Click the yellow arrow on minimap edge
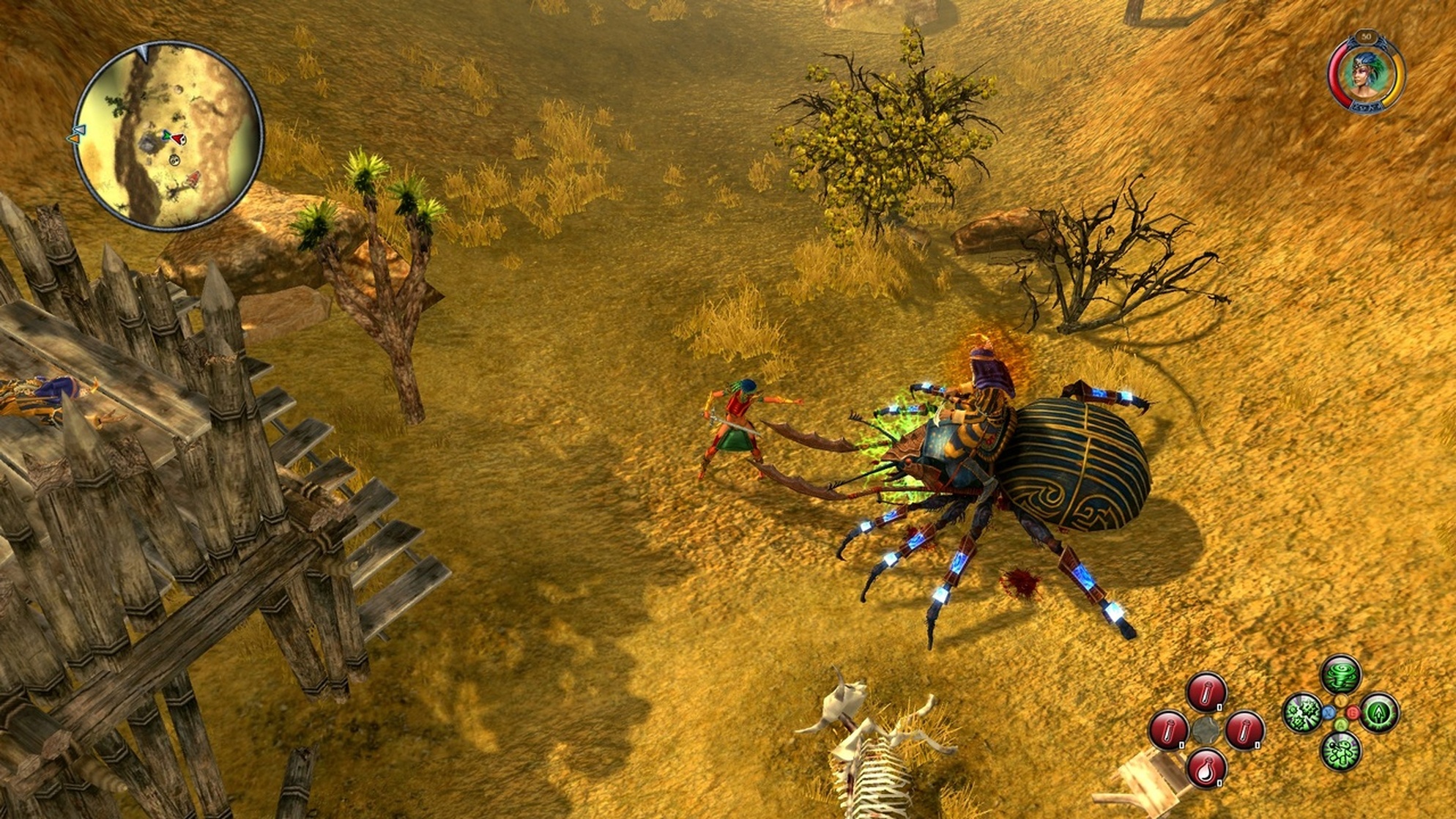Screen dimensions: 1456x819 click(75, 138)
